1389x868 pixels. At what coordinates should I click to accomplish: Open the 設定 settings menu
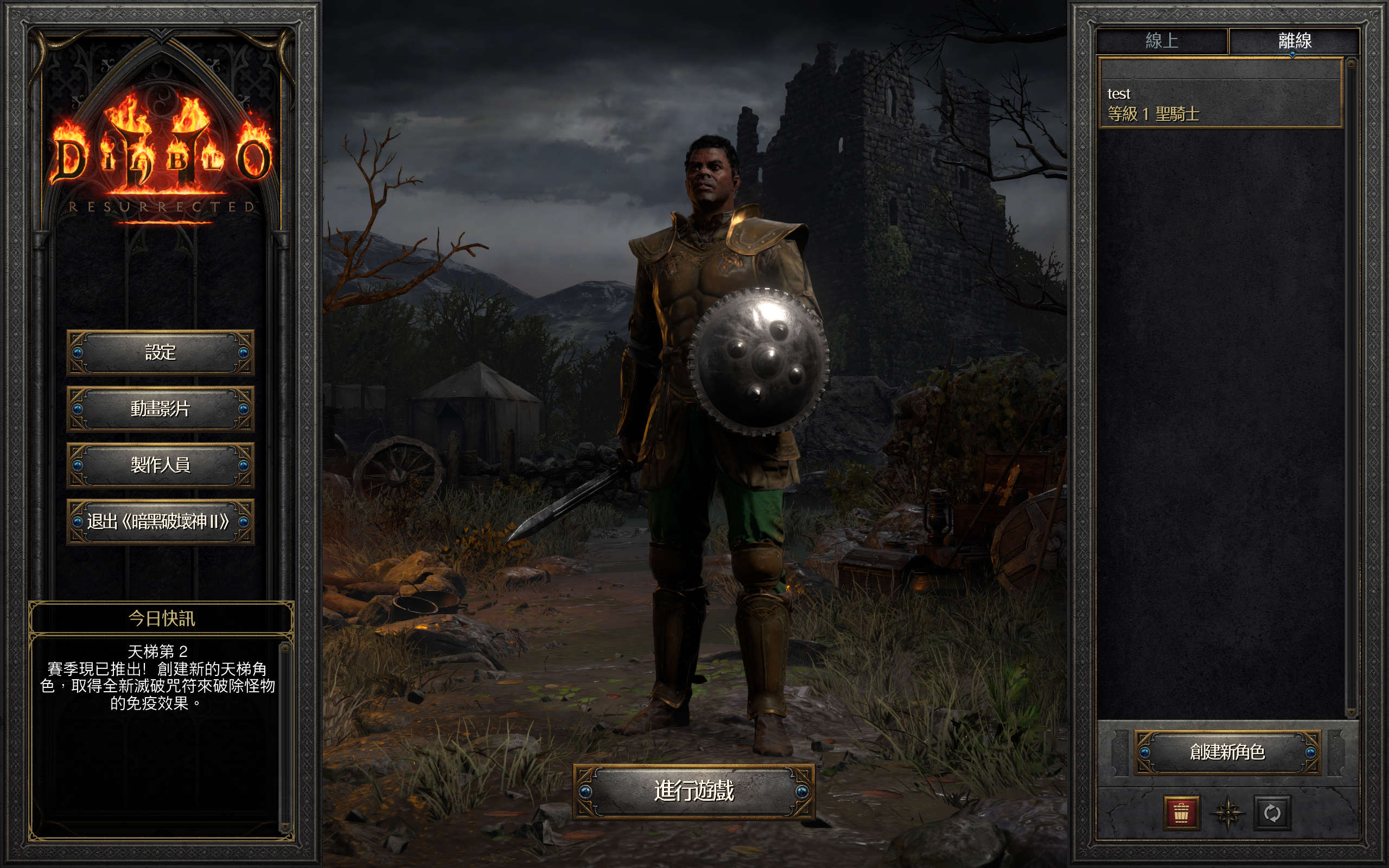point(160,352)
